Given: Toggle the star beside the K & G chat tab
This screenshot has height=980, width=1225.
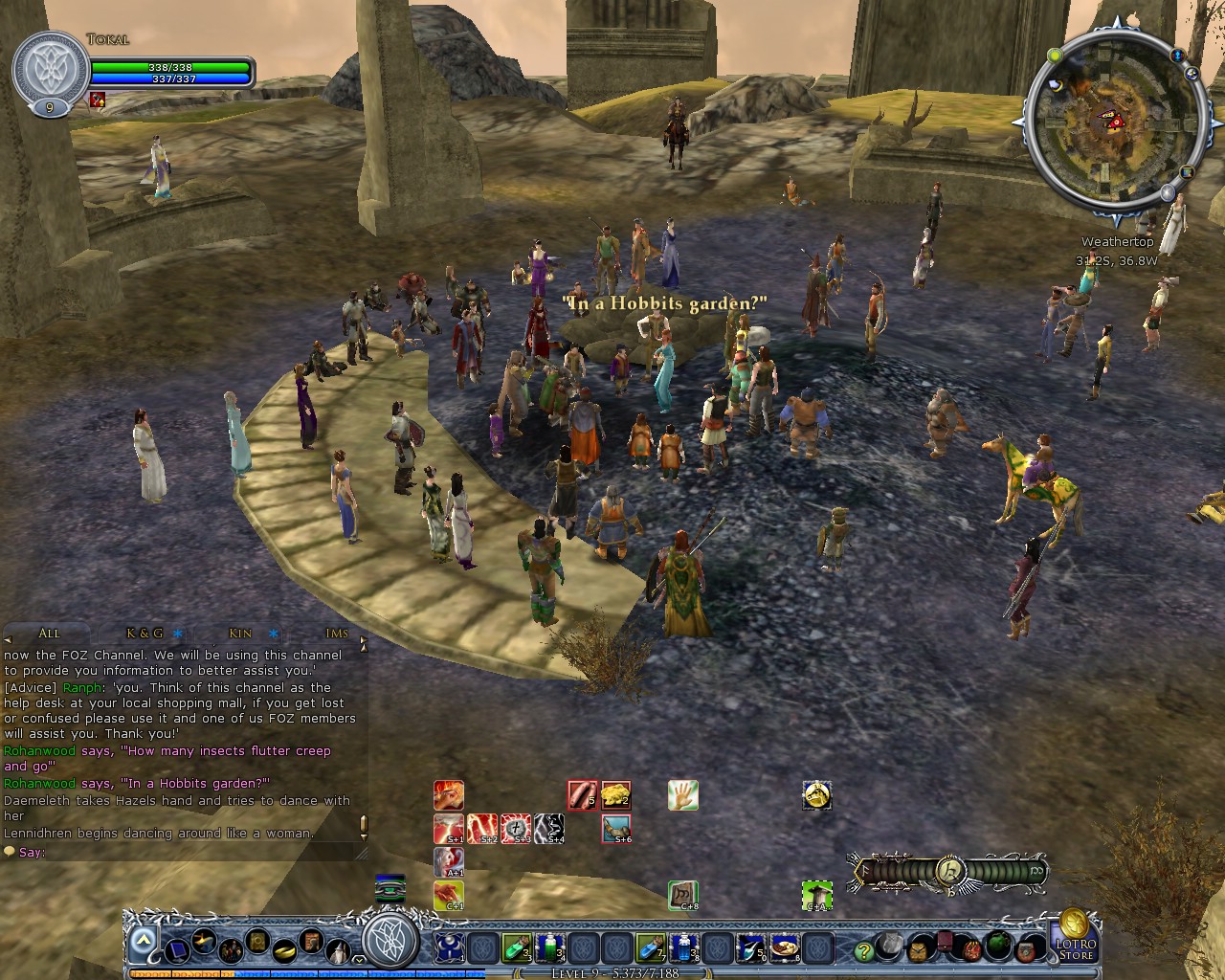Looking at the screenshot, I should click(x=179, y=634).
